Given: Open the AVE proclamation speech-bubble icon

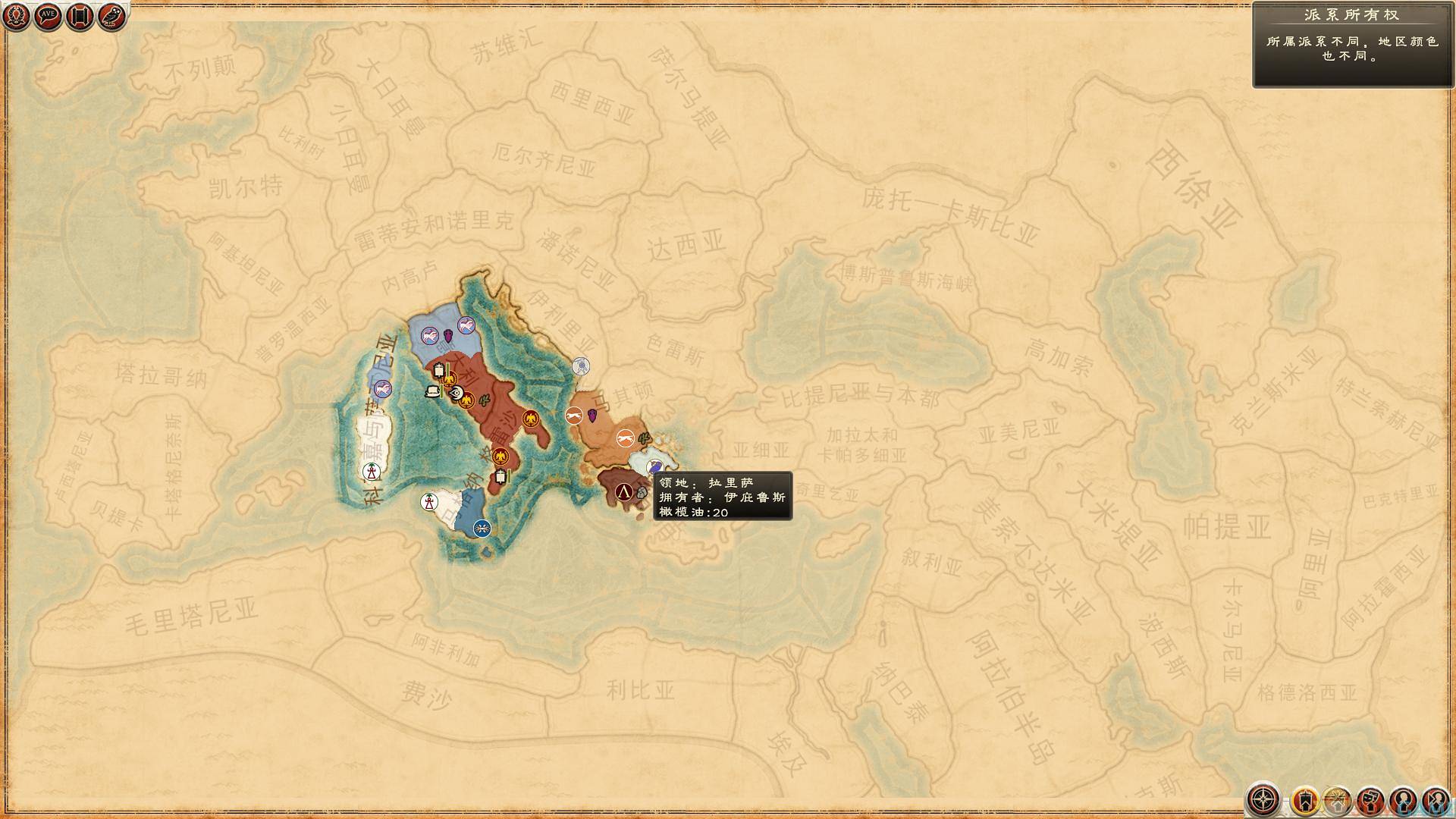Looking at the screenshot, I should tap(47, 15).
